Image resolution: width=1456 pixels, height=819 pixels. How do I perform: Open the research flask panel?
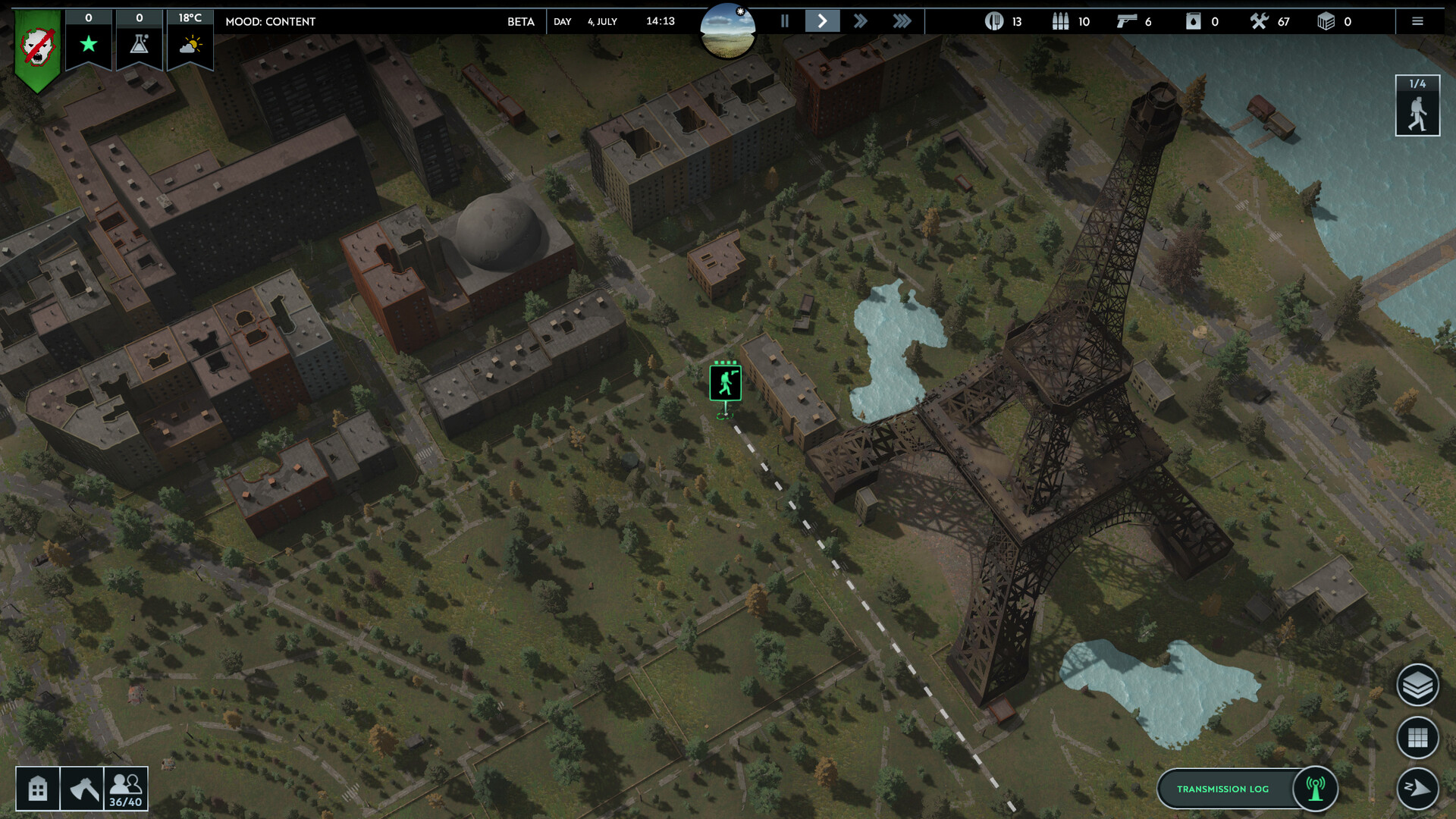[x=140, y=39]
